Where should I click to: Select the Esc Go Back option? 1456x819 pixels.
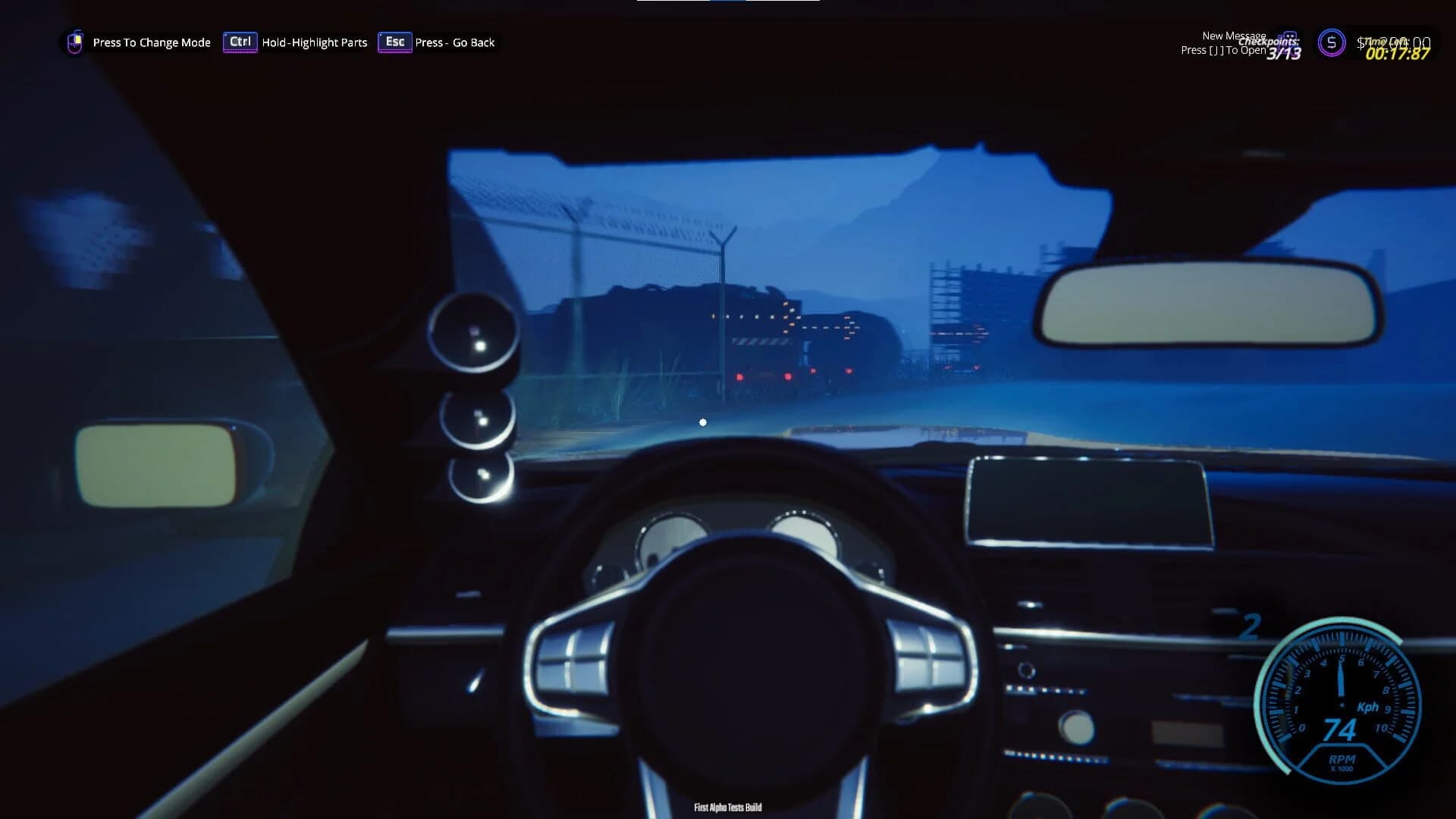point(394,42)
